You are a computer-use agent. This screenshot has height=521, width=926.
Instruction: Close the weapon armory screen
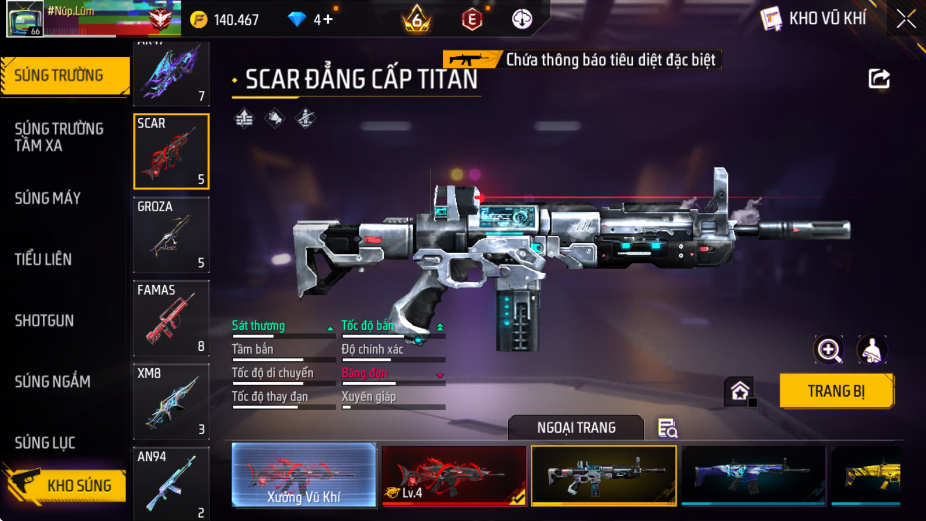[905, 19]
